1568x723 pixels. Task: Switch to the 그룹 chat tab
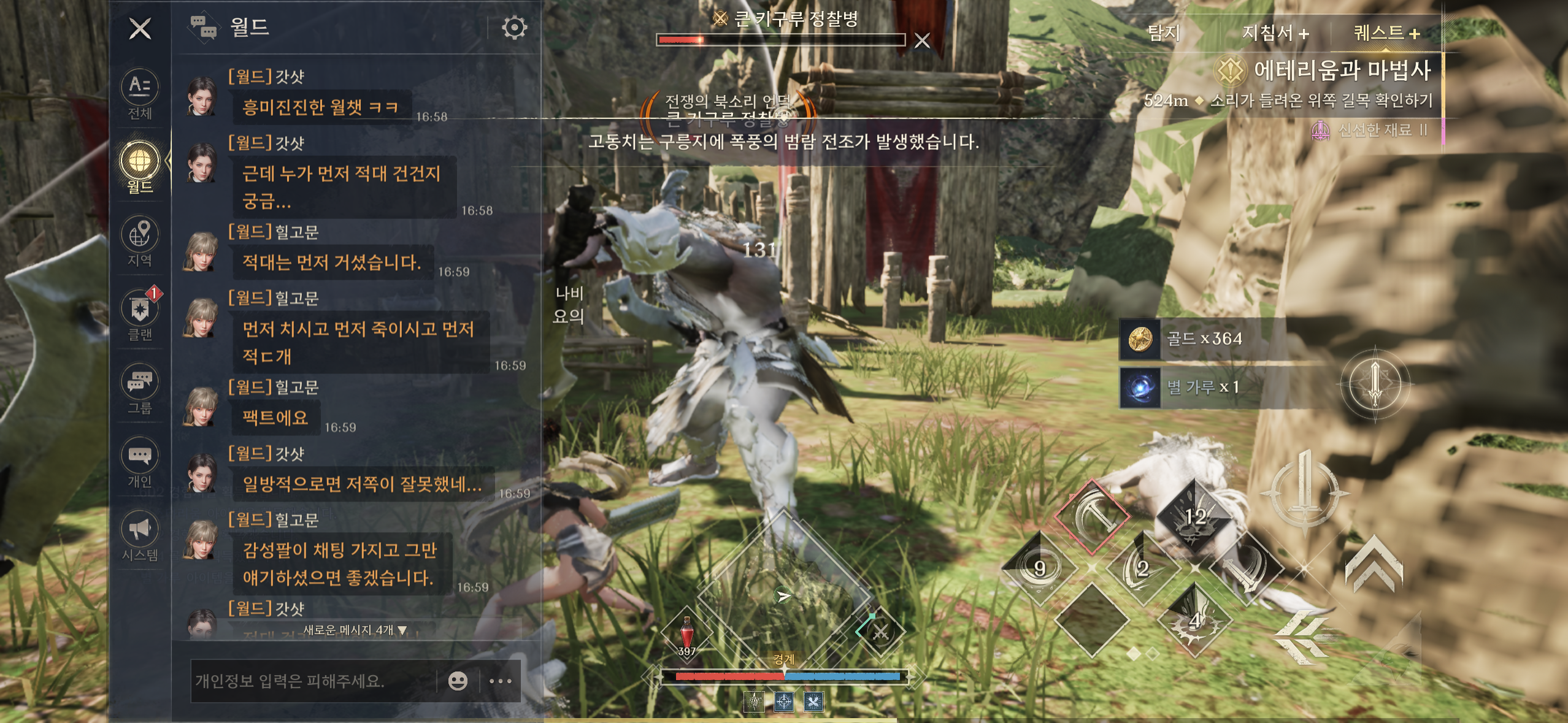140,388
